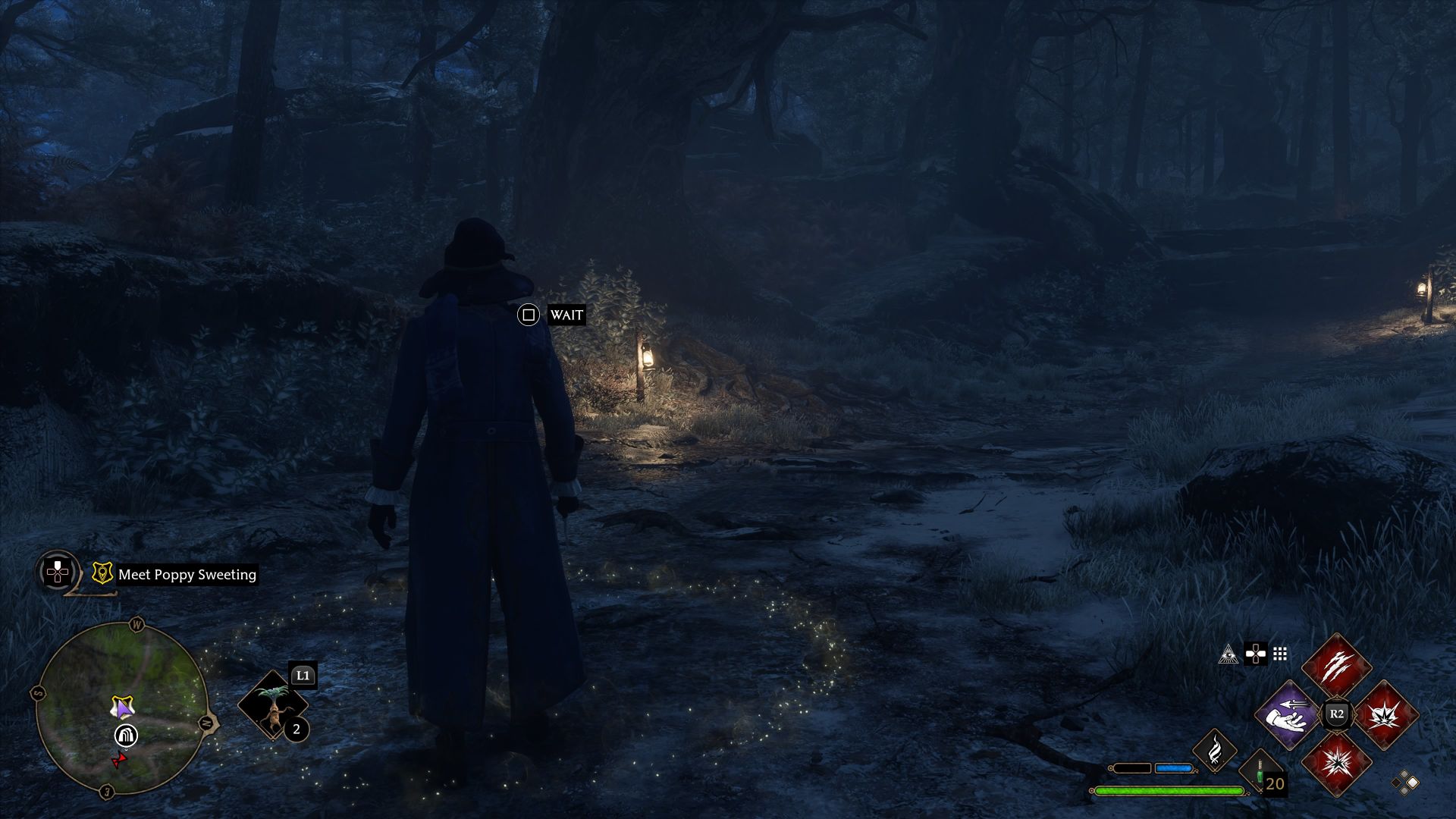Cast the explosion cloud spell
The width and height of the screenshot is (1456, 819).
(x=1385, y=714)
